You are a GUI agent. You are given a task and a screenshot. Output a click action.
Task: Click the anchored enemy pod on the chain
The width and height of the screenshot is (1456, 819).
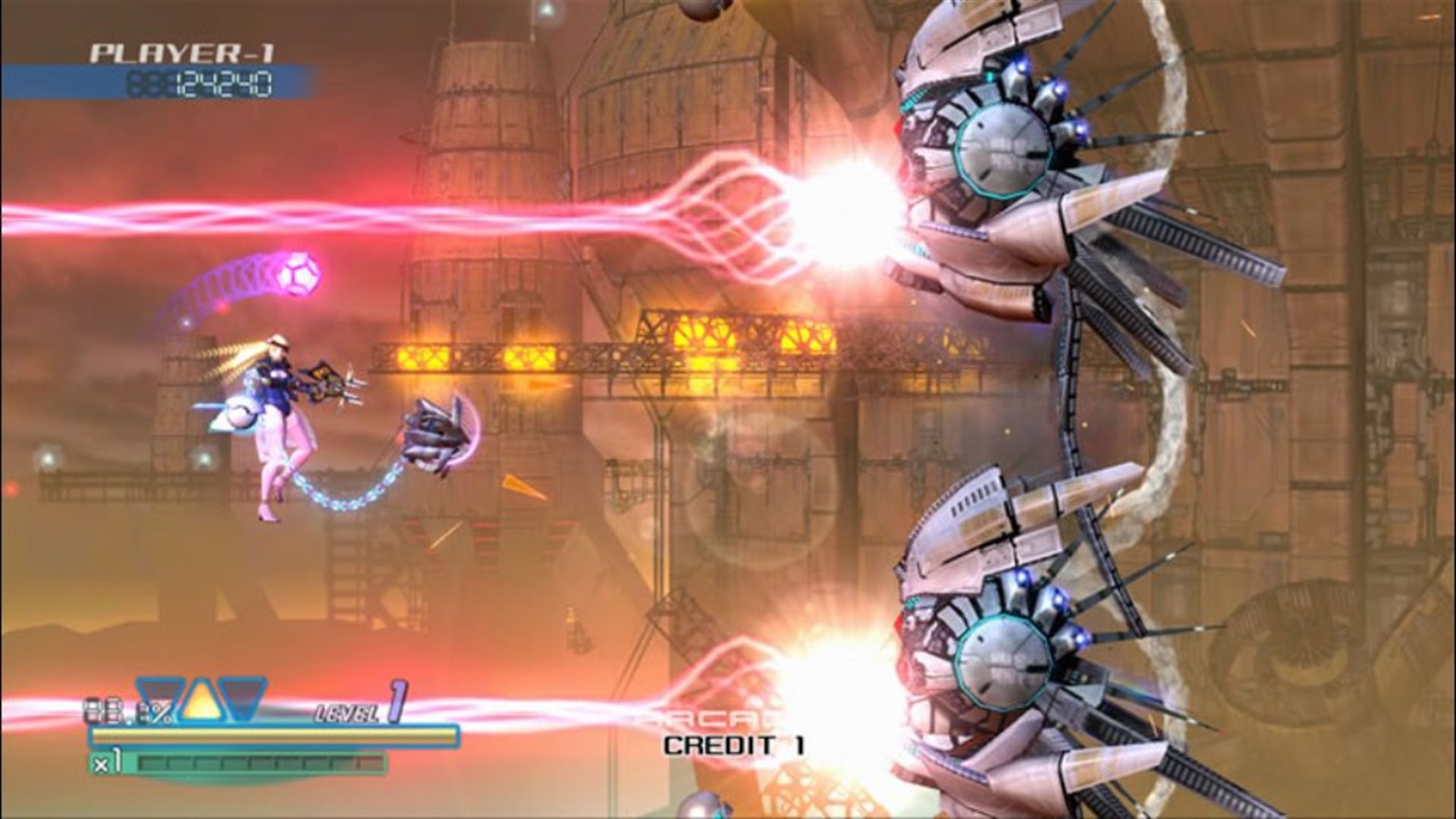[436, 432]
